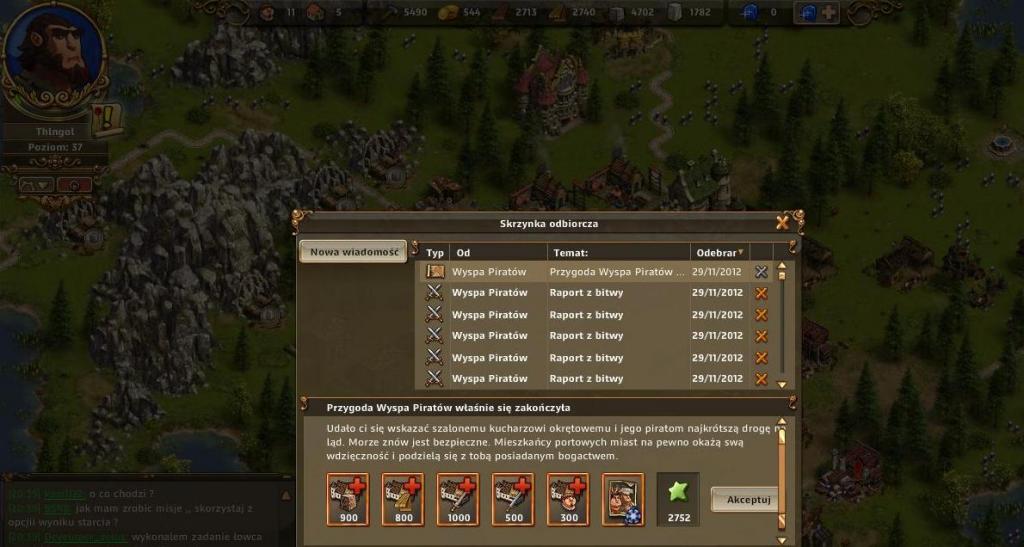
Task: Click the message list's scroll-down arrow
Action: tap(781, 381)
